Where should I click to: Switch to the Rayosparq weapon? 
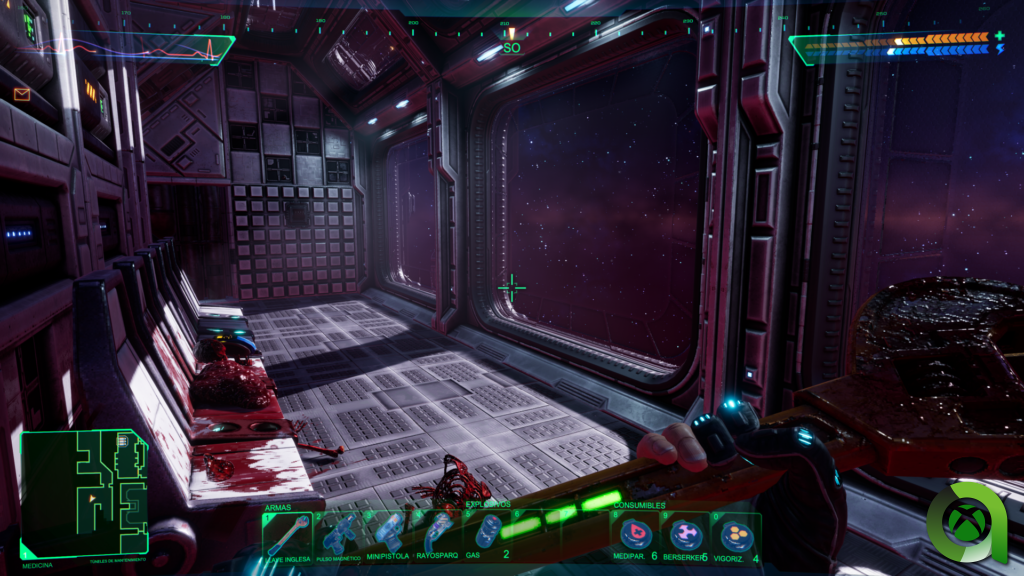coord(437,537)
